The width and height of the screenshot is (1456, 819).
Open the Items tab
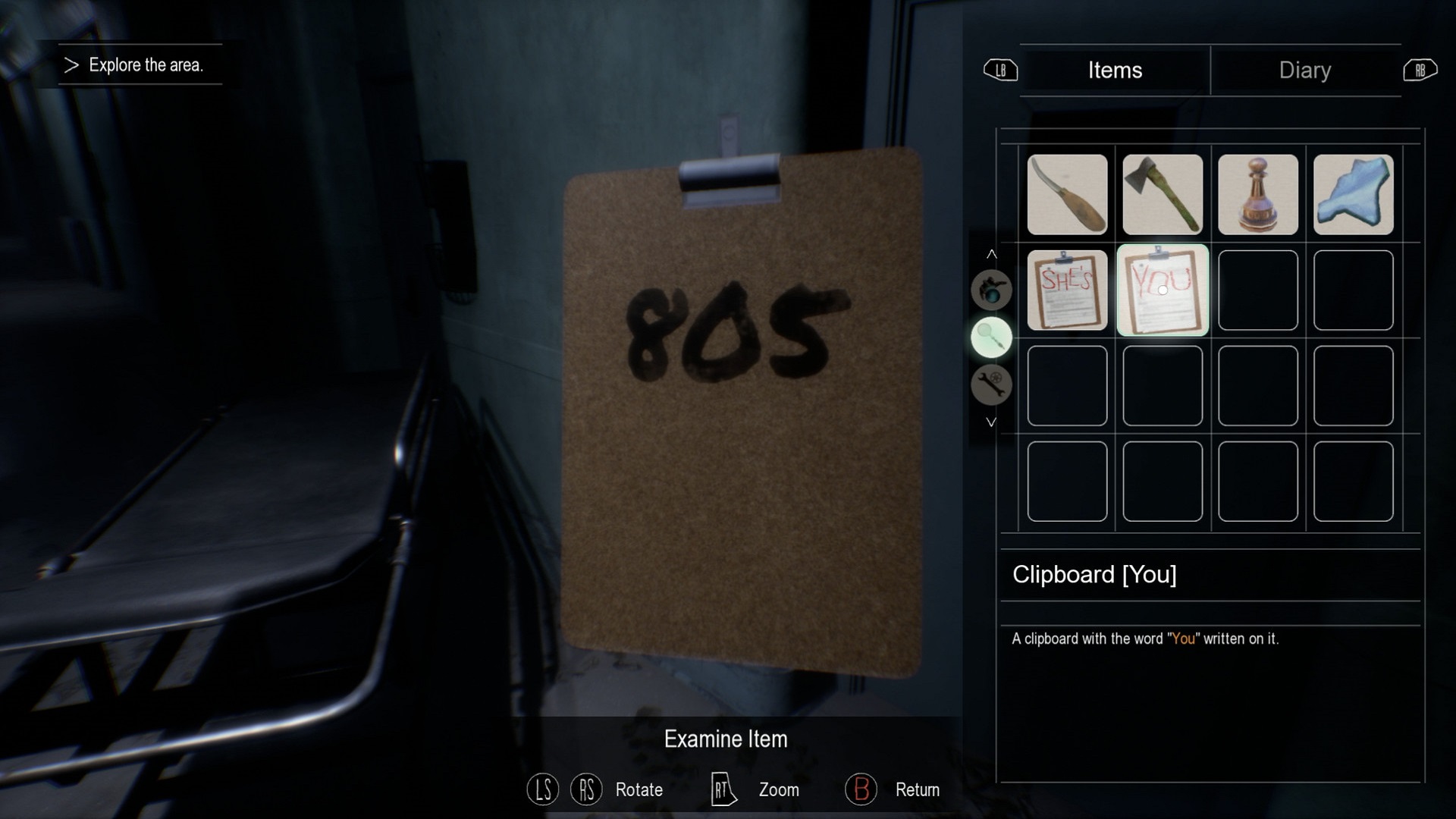[x=1115, y=70]
